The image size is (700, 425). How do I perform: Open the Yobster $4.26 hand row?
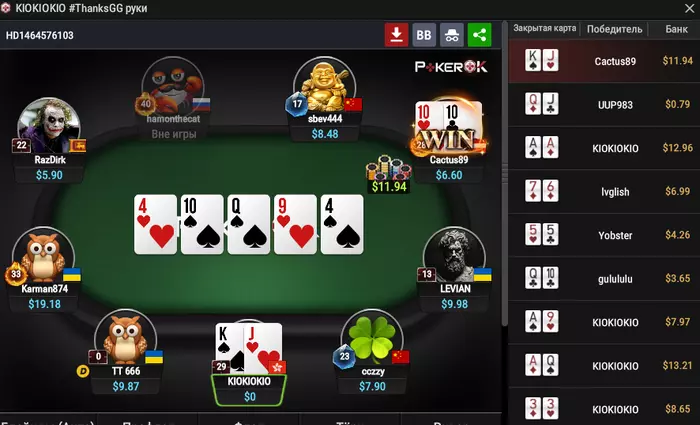tap(603, 235)
